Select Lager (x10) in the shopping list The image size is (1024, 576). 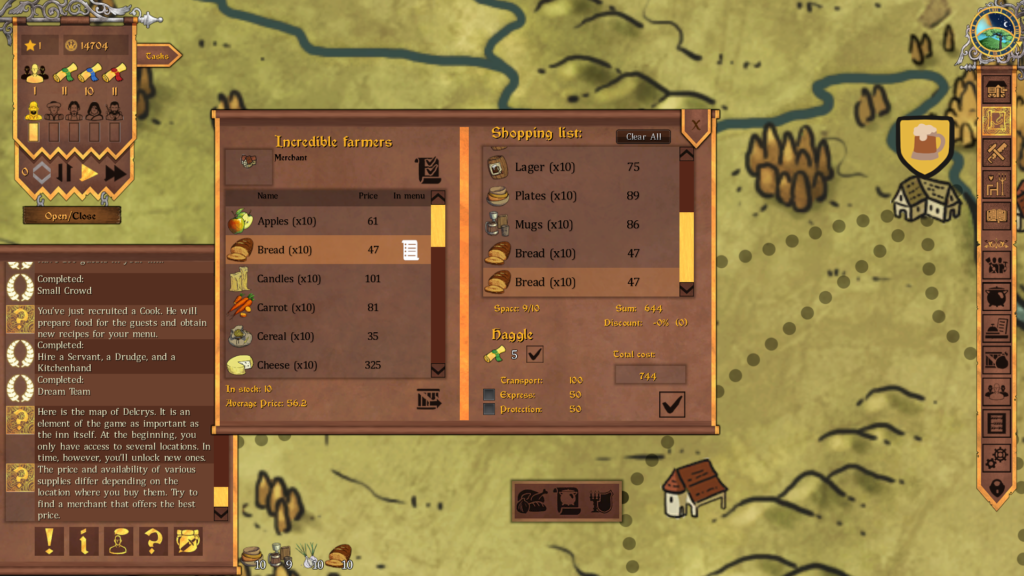pyautogui.click(x=580, y=168)
